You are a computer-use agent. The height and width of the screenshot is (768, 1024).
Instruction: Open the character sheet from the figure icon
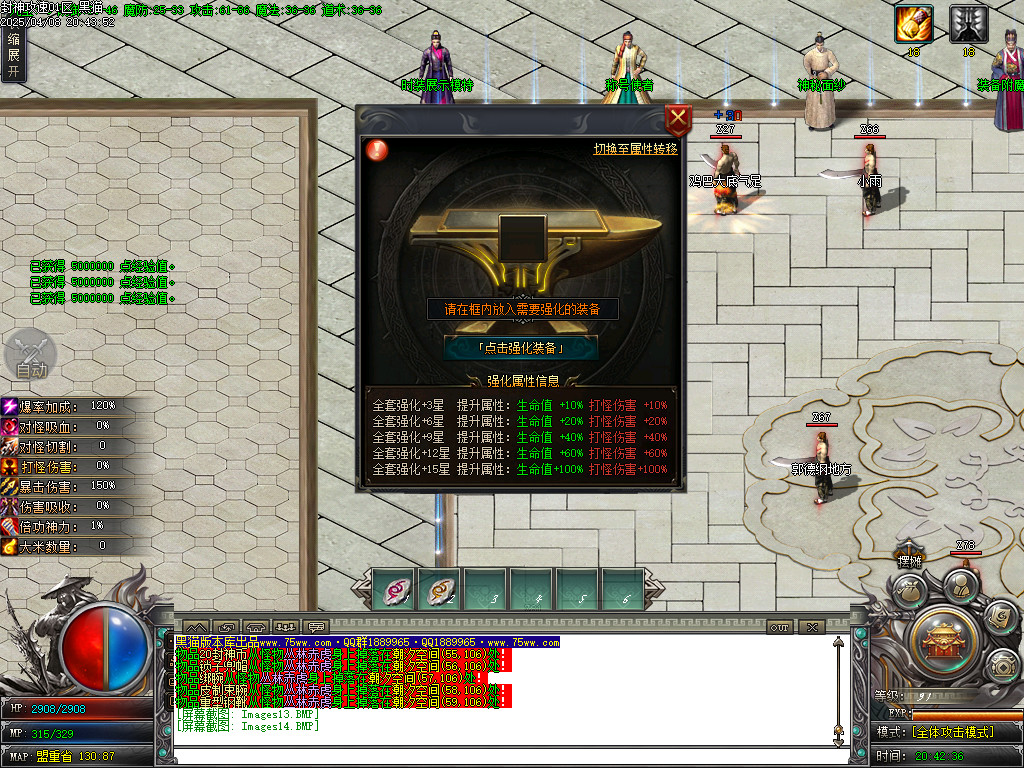tap(960, 584)
